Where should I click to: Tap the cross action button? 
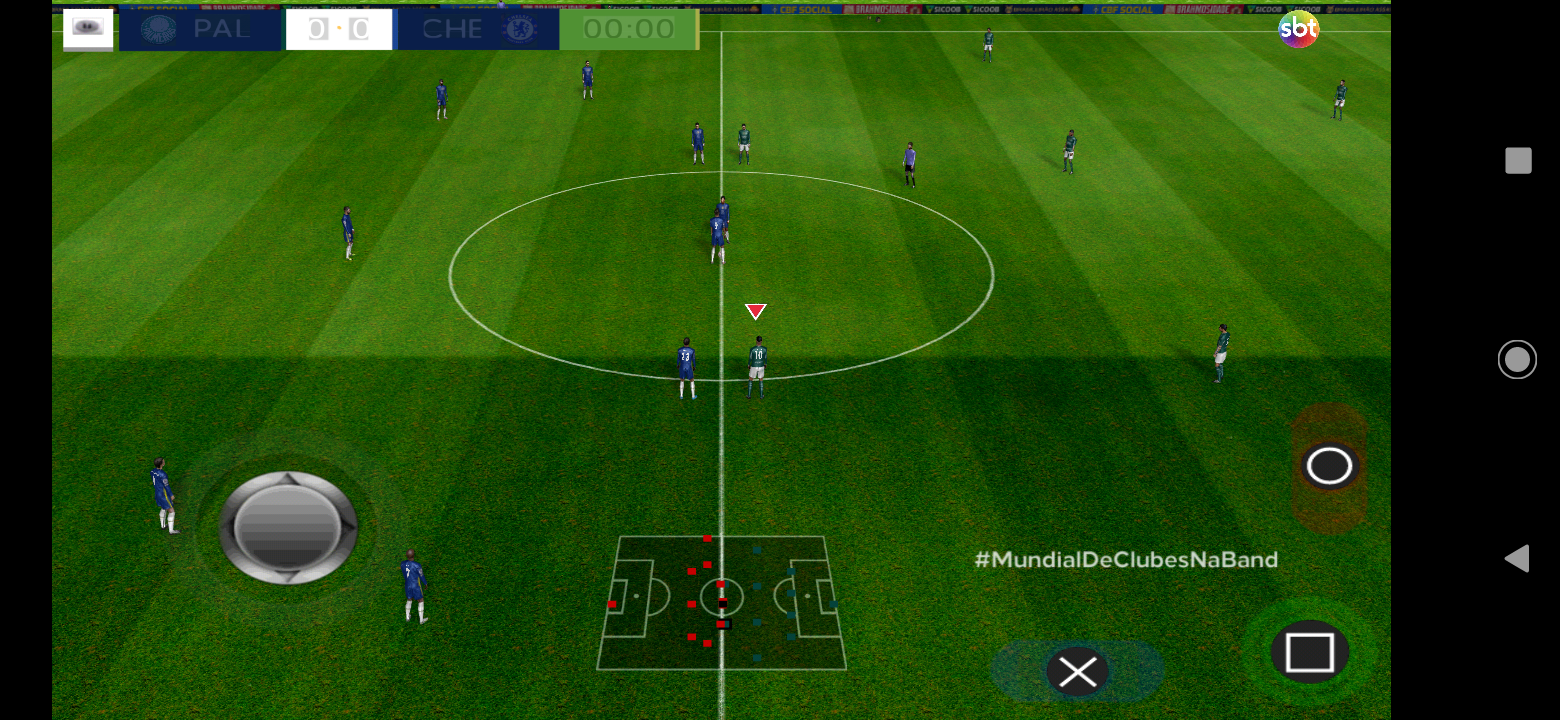pos(1077,673)
